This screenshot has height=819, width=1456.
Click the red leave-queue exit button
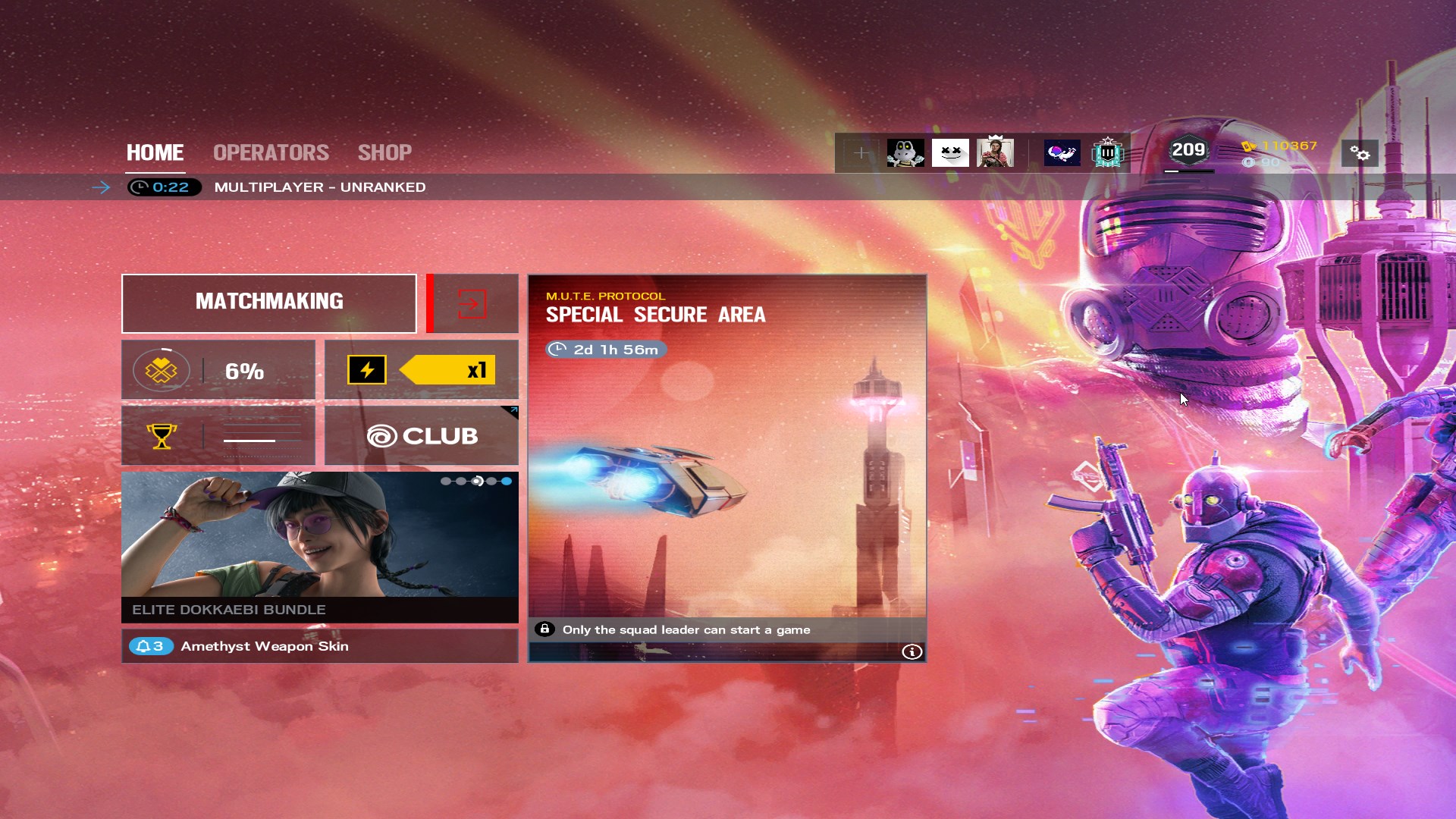point(472,303)
